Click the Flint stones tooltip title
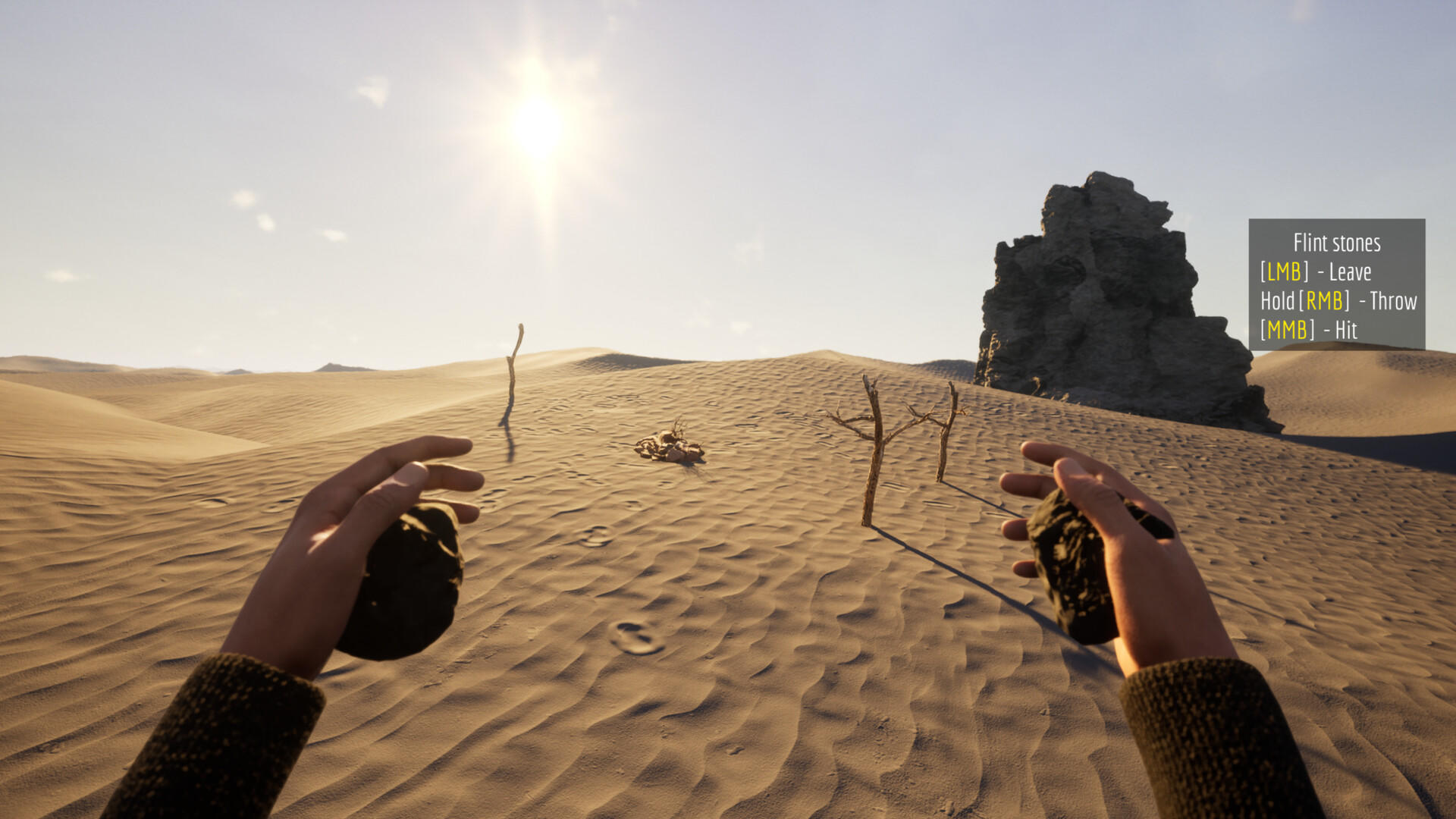This screenshot has height=819, width=1456. (x=1338, y=244)
